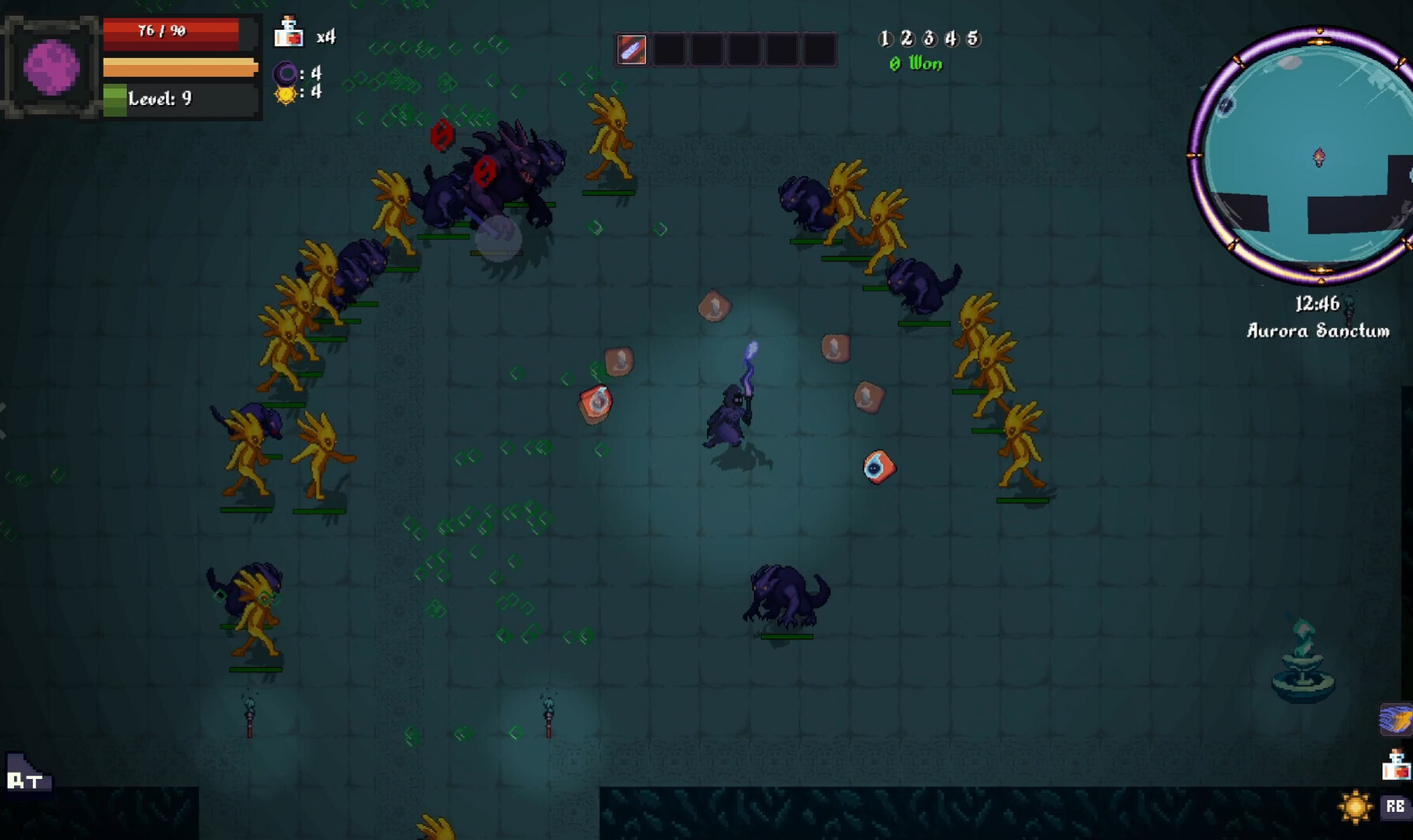Select the blue crystal weapon hotbar slot

(x=632, y=50)
